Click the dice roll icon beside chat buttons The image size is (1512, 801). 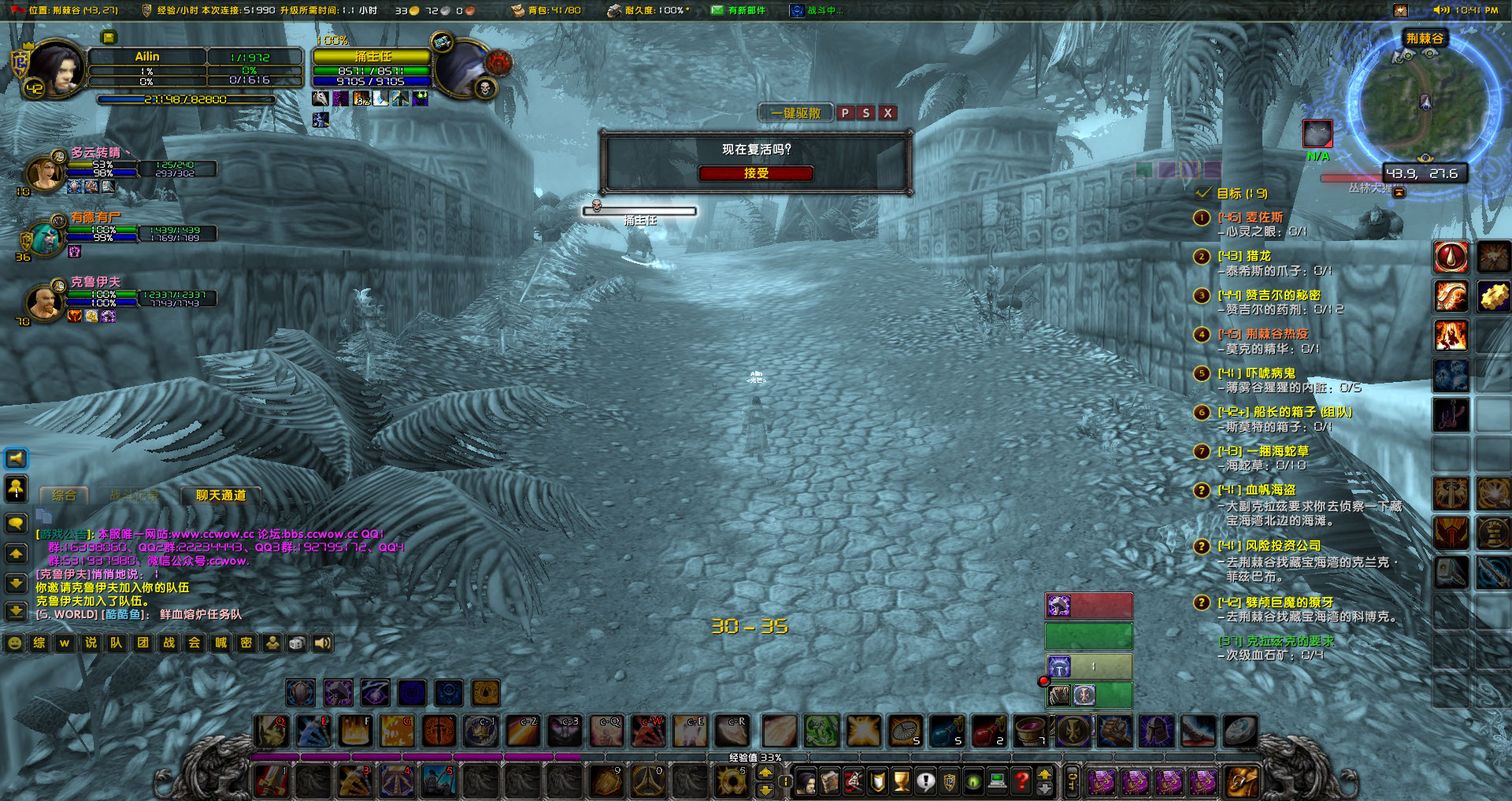296,643
